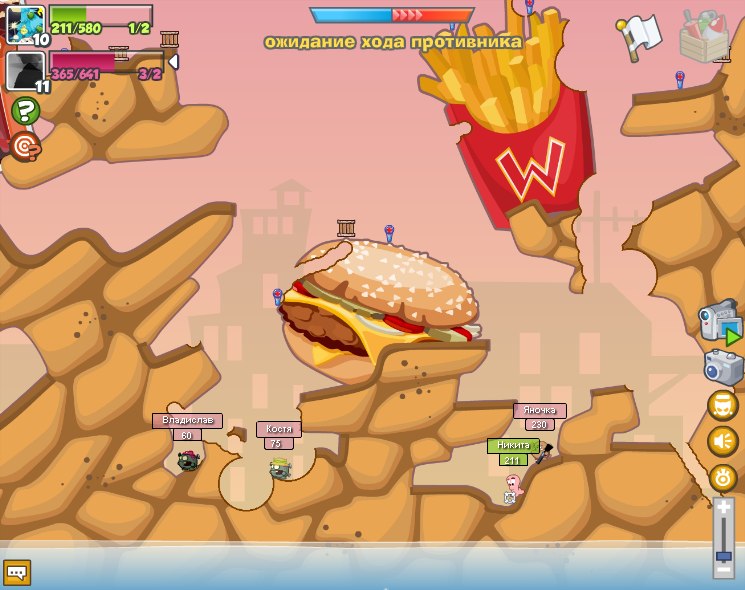Take a screenshot with the photo camera icon
Screen dimensions: 745x590
click(x=724, y=367)
